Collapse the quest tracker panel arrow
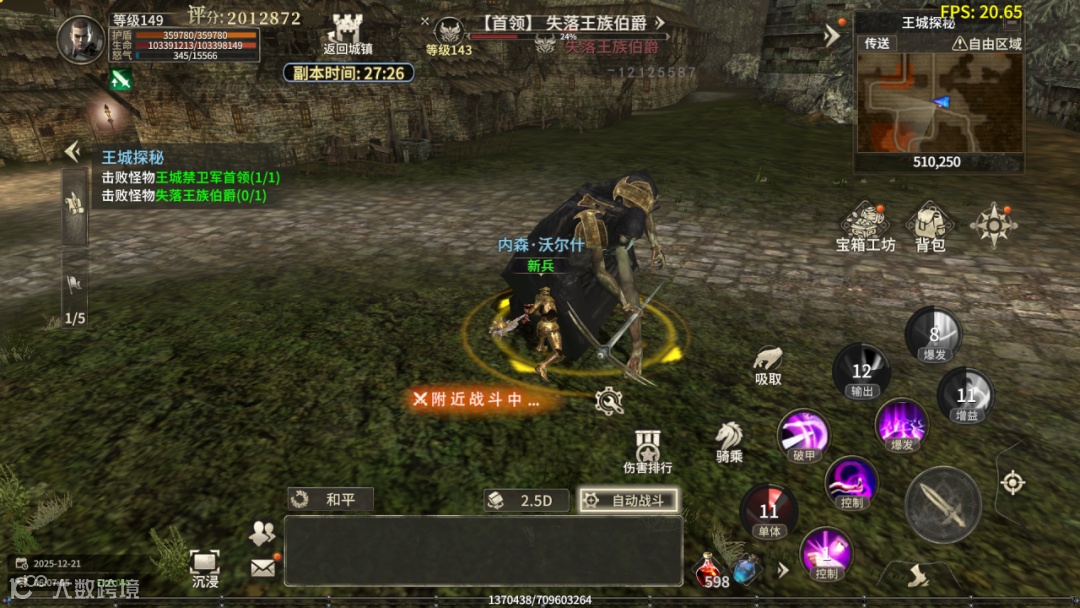This screenshot has width=1080, height=608. [x=72, y=152]
